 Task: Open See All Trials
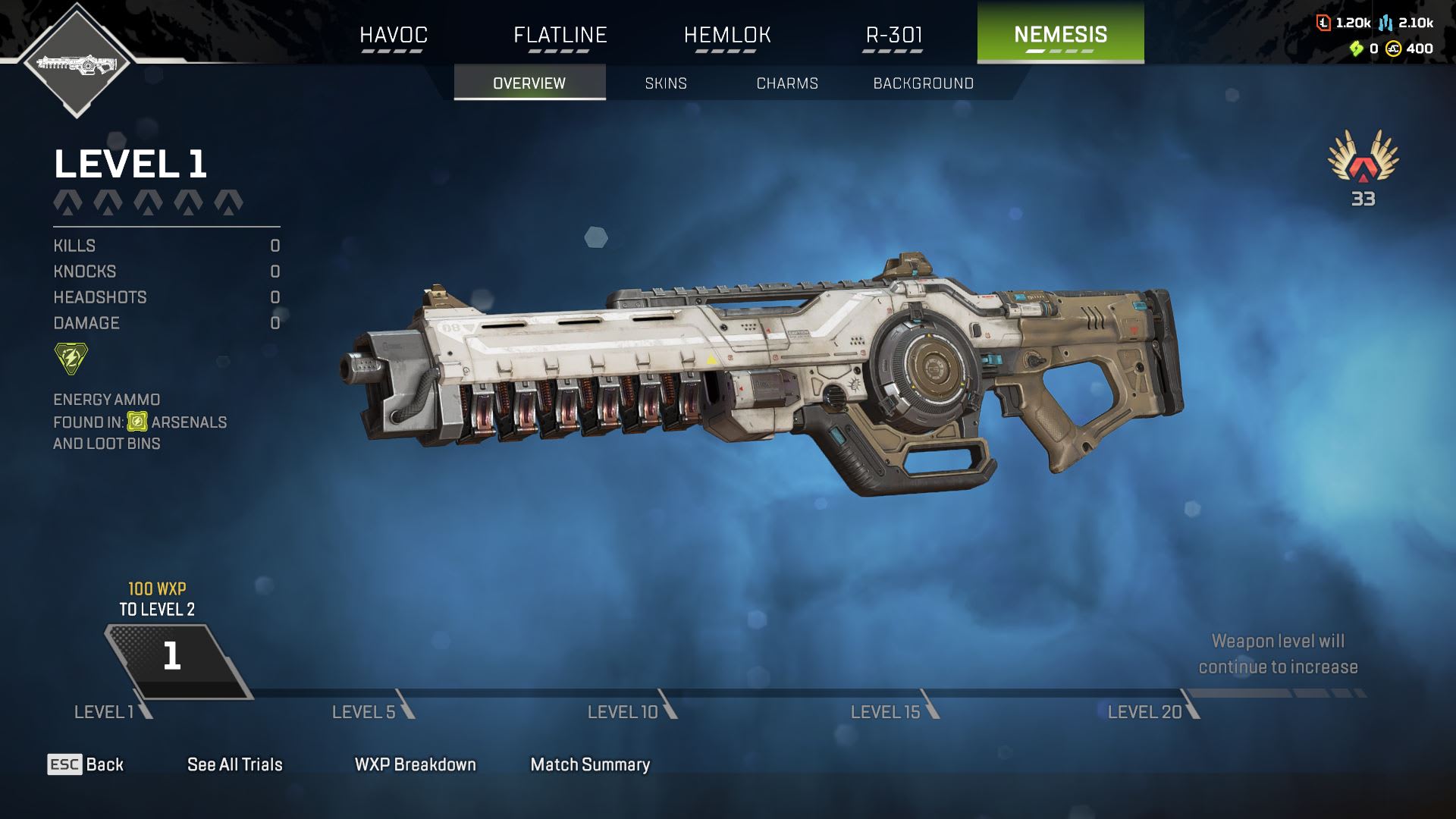point(234,764)
